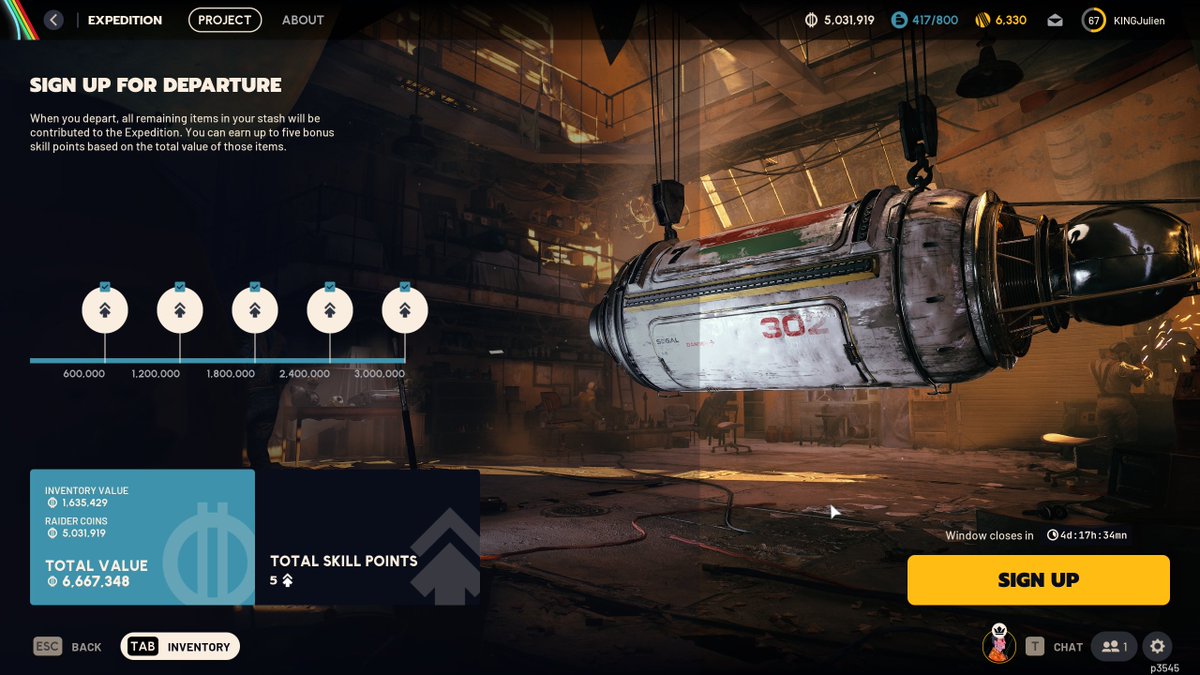Open the About tab
The width and height of the screenshot is (1200, 675).
click(303, 20)
